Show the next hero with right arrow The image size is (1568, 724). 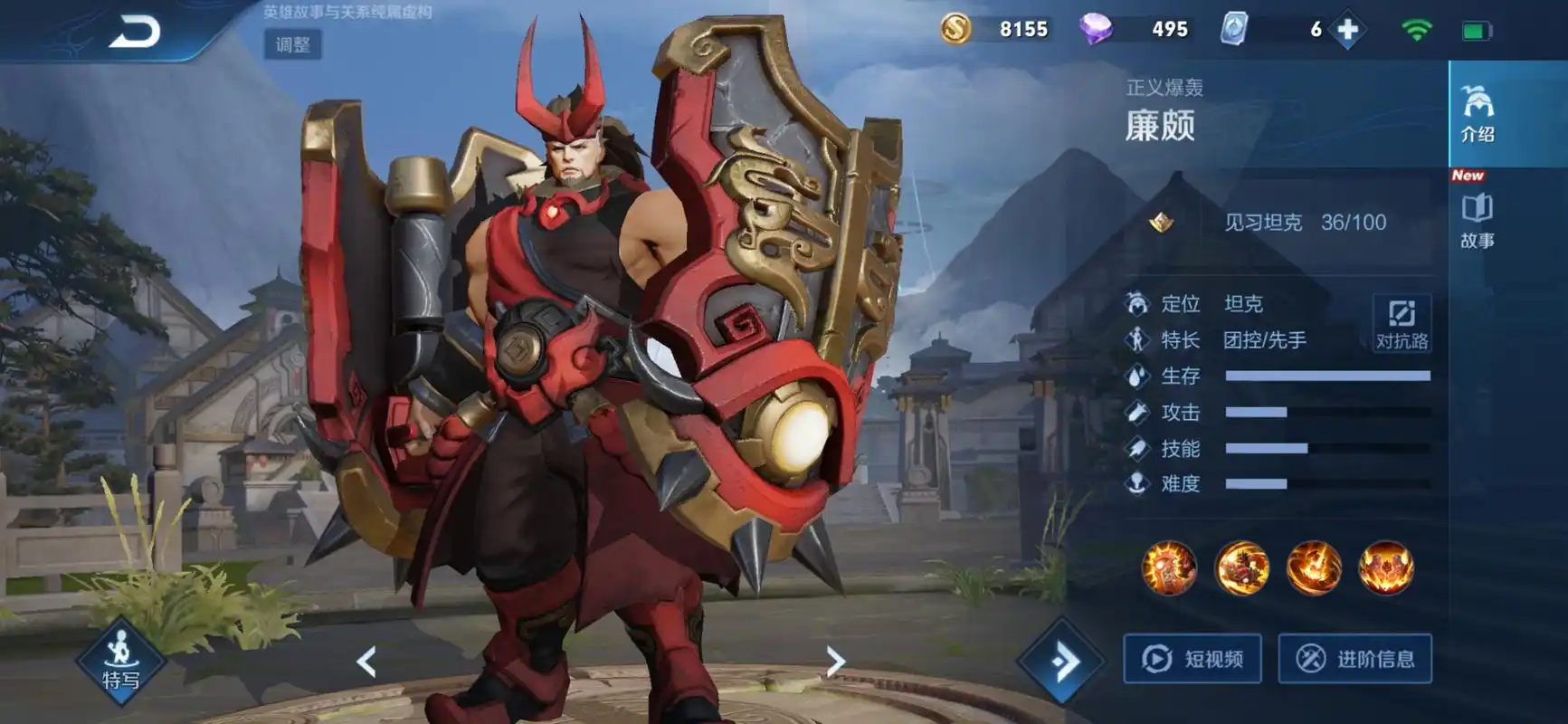835,662
